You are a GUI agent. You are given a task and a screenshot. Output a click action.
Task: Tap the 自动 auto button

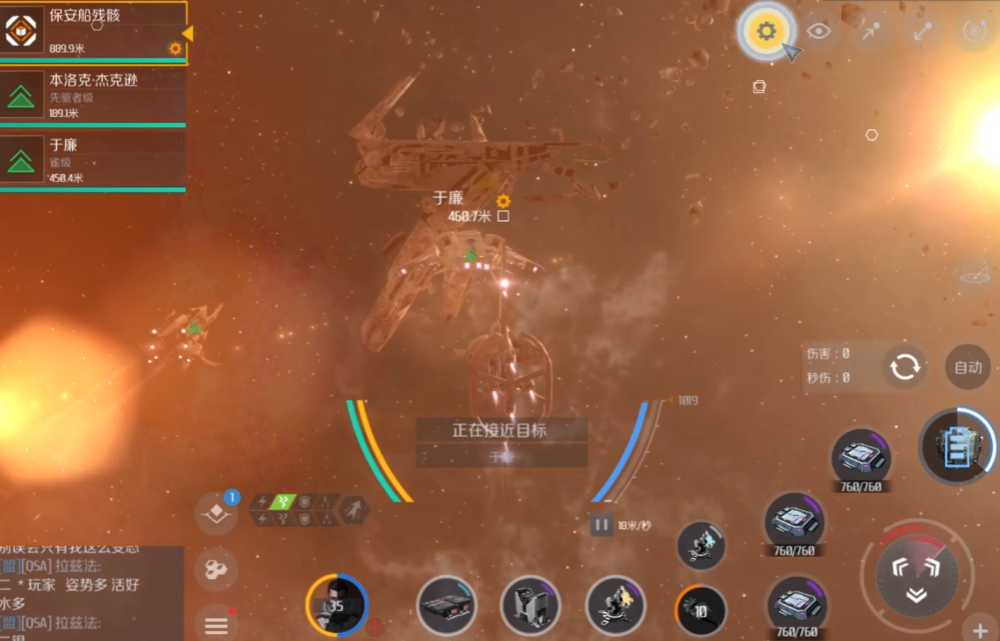coord(967,367)
